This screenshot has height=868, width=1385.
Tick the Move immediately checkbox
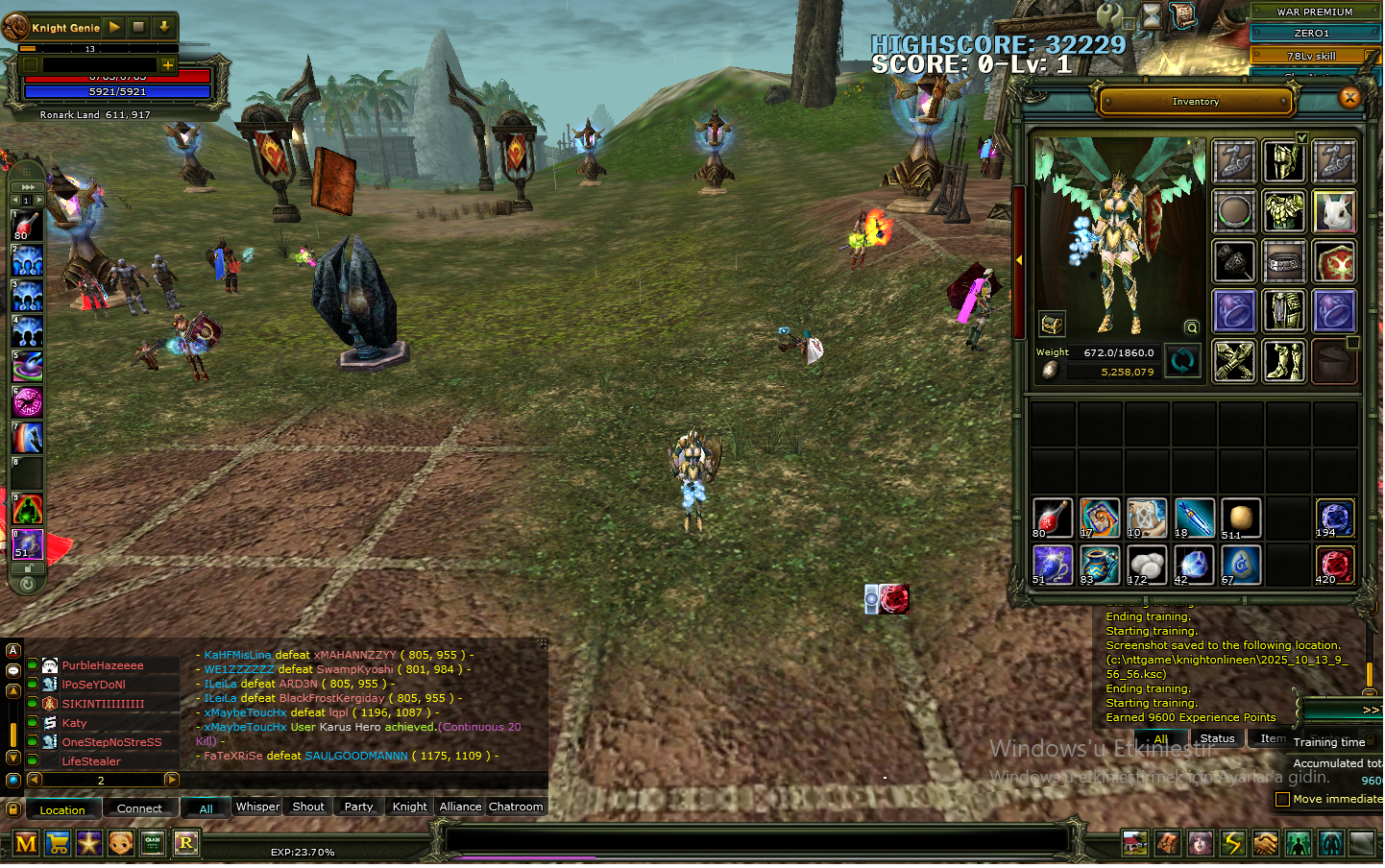point(1282,800)
